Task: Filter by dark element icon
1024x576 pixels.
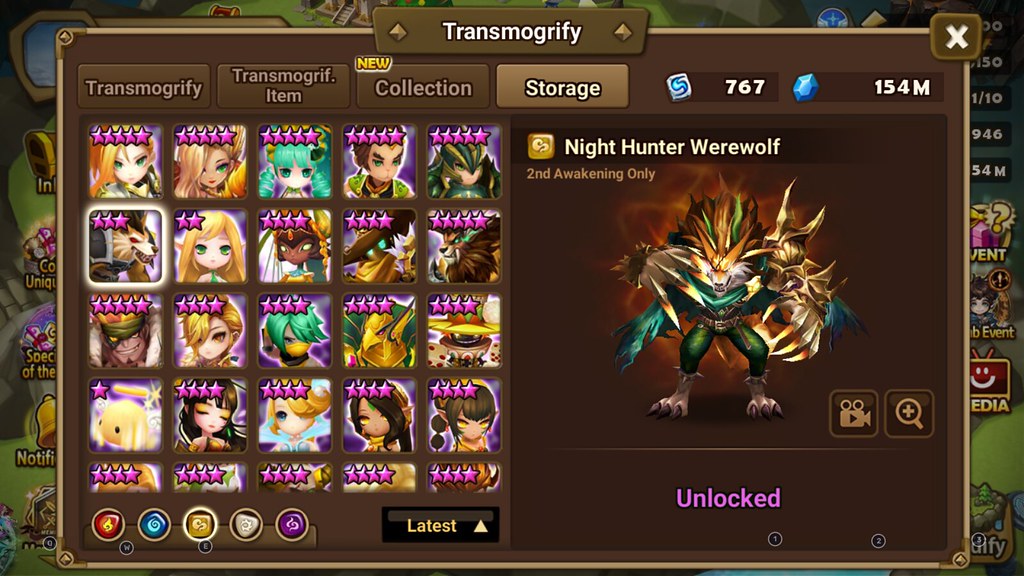Action: click(x=292, y=524)
